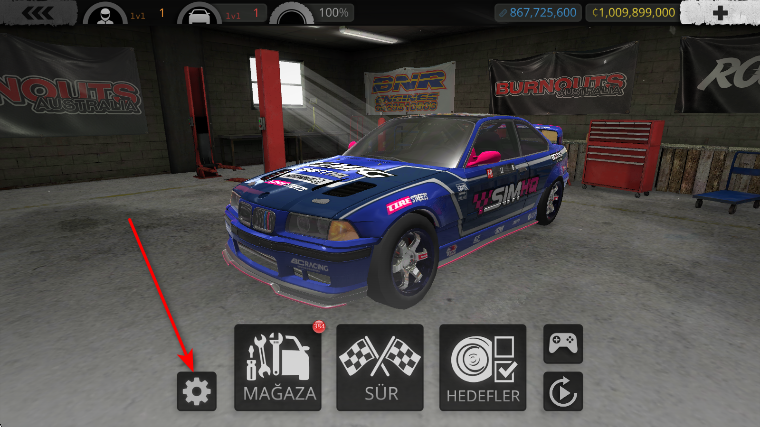Click the circular replay arrow button
The width and height of the screenshot is (760, 427).
click(562, 391)
